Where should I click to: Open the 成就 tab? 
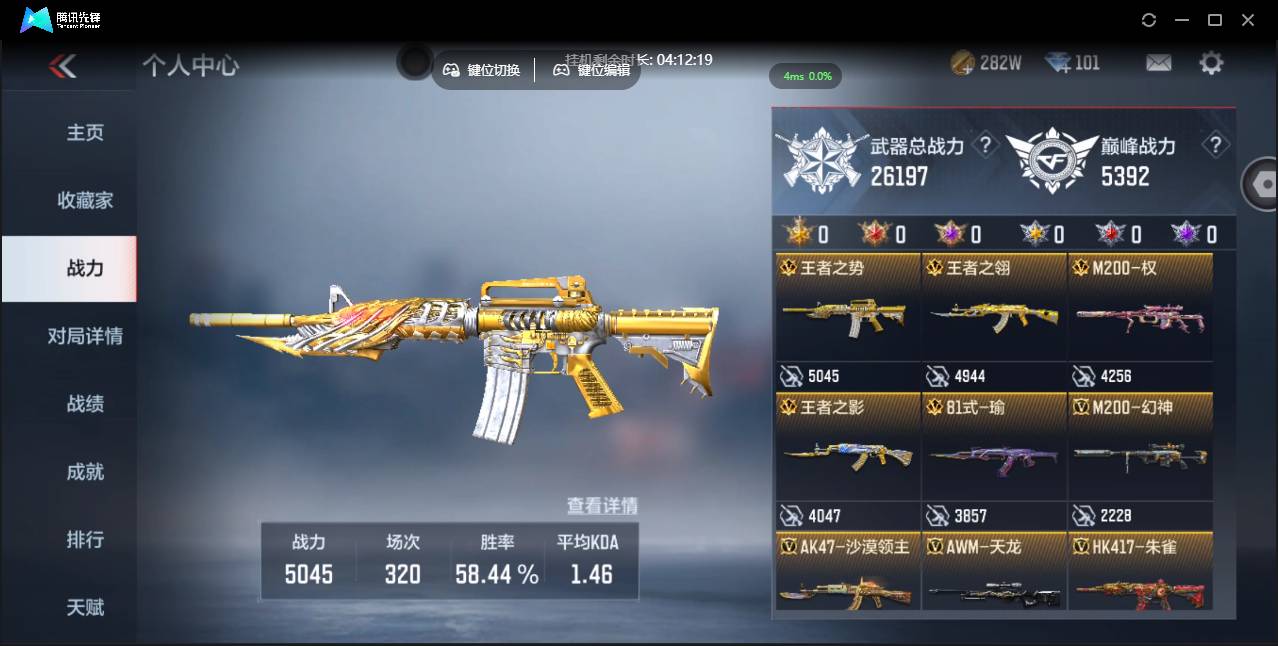[85, 472]
